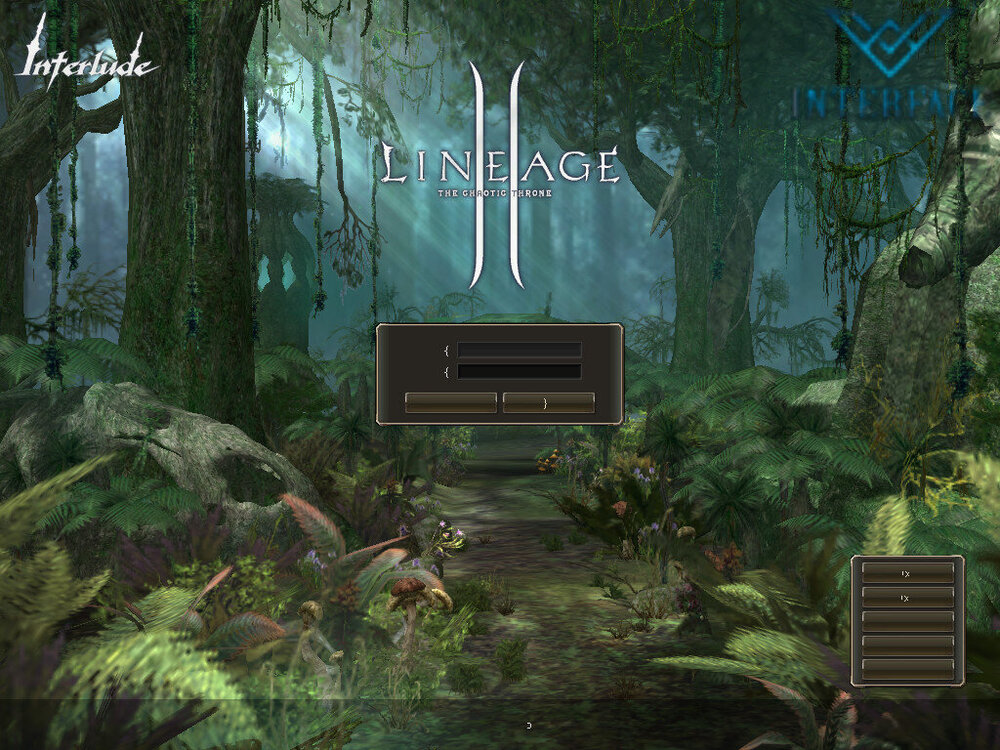This screenshot has width=1000, height=750.
Task: Click the blank left button under login fields
Action: [x=450, y=402]
